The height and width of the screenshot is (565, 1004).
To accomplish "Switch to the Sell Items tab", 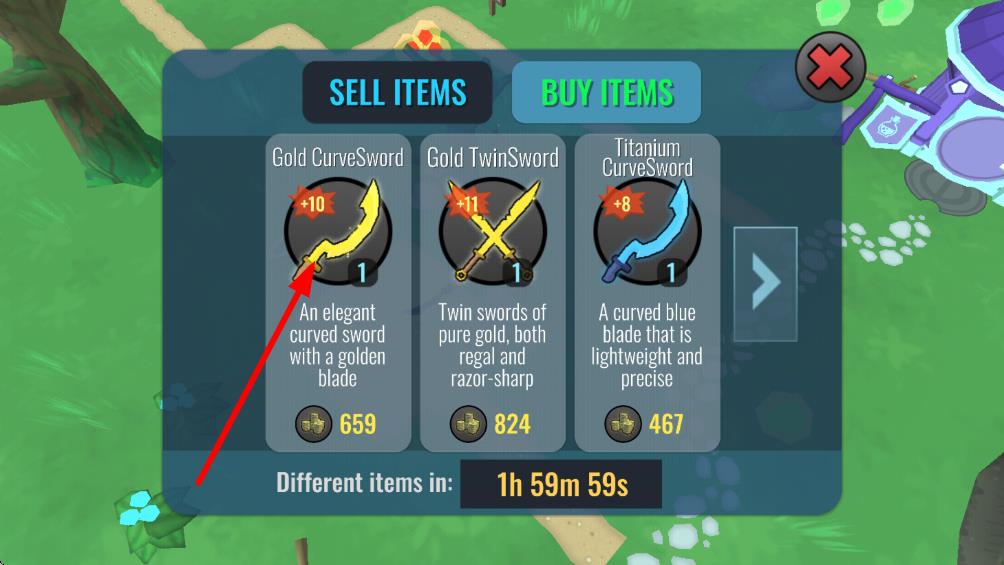I will tap(397, 93).
